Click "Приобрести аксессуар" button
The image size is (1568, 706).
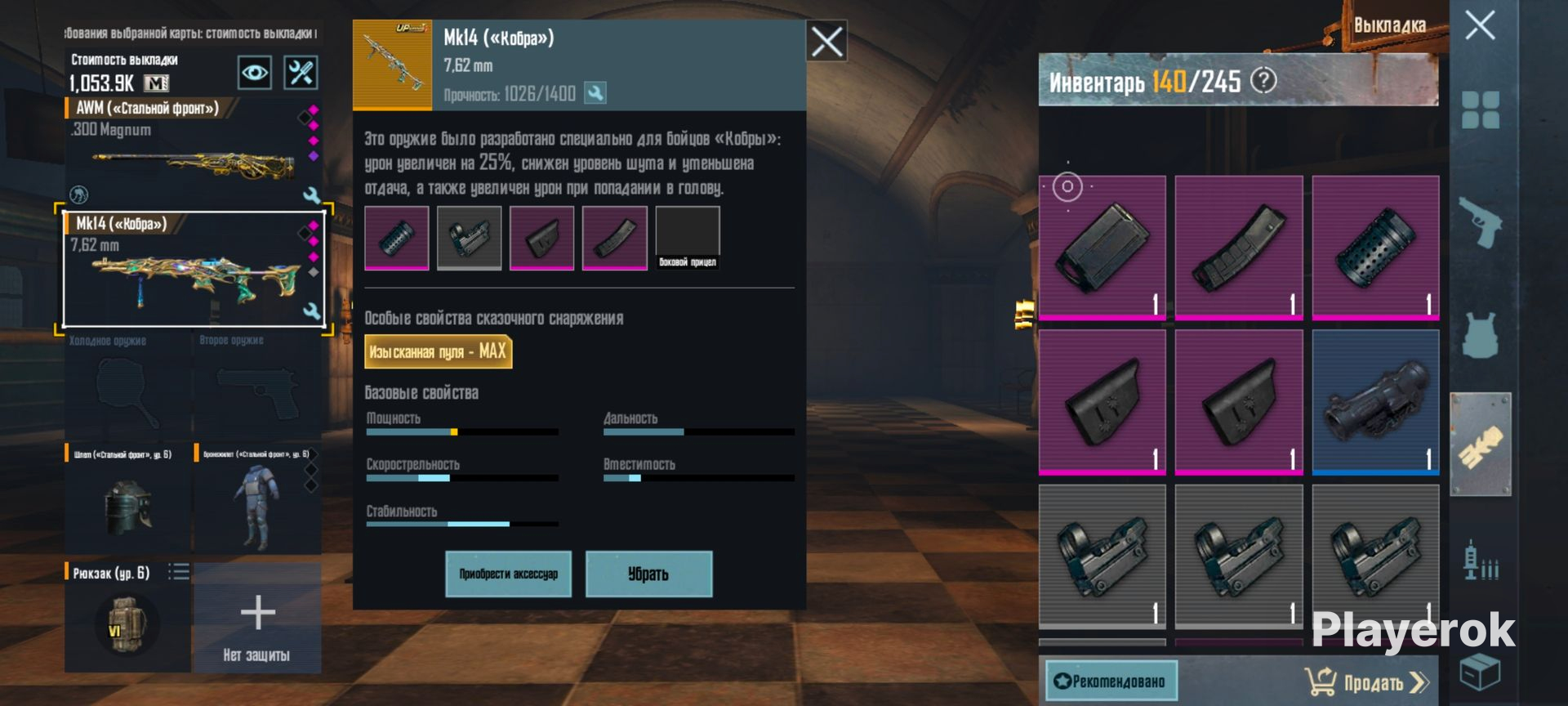click(x=508, y=574)
